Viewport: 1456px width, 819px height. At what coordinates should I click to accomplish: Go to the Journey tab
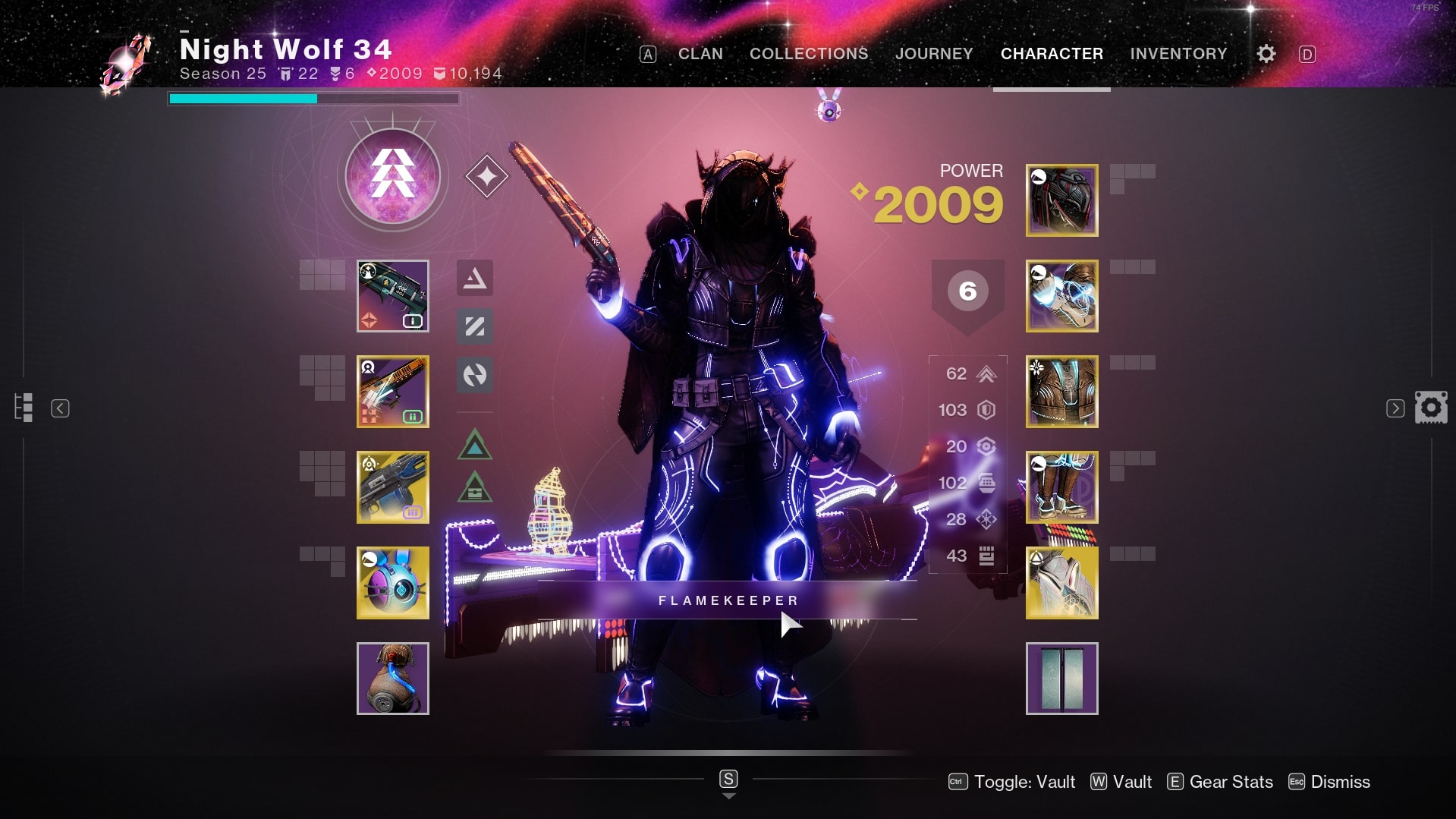[933, 54]
